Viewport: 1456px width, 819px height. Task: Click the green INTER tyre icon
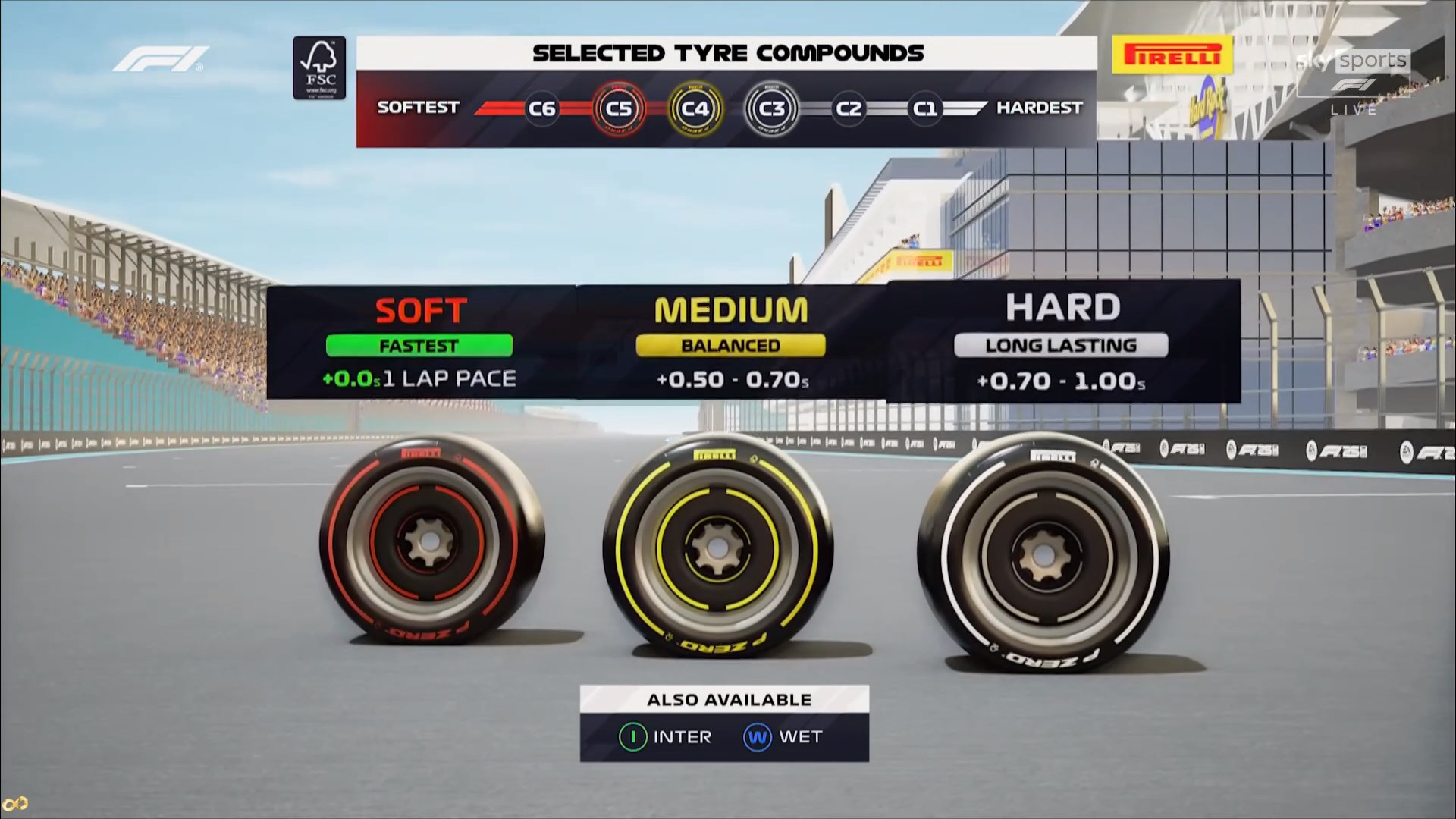632,736
